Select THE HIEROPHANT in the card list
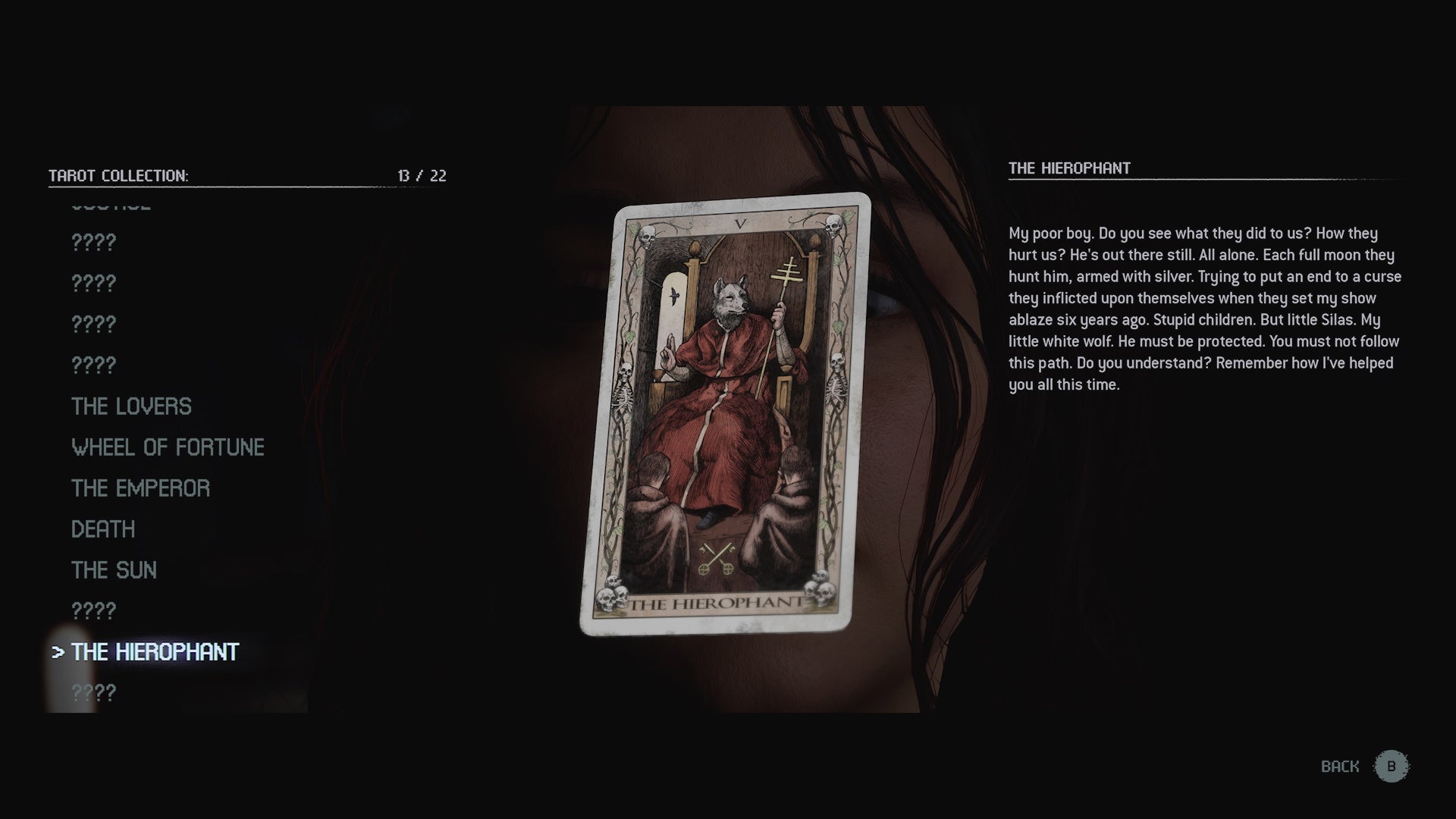 (154, 651)
